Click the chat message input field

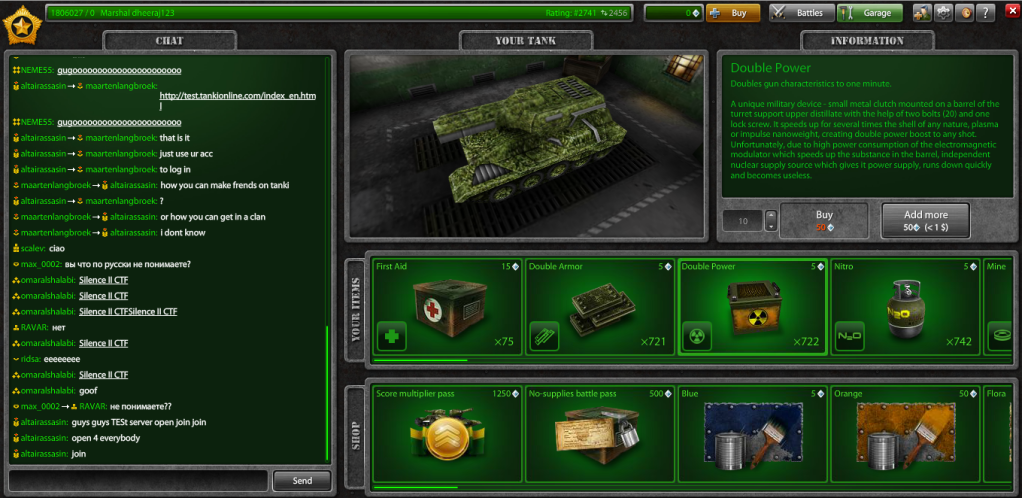(138, 481)
